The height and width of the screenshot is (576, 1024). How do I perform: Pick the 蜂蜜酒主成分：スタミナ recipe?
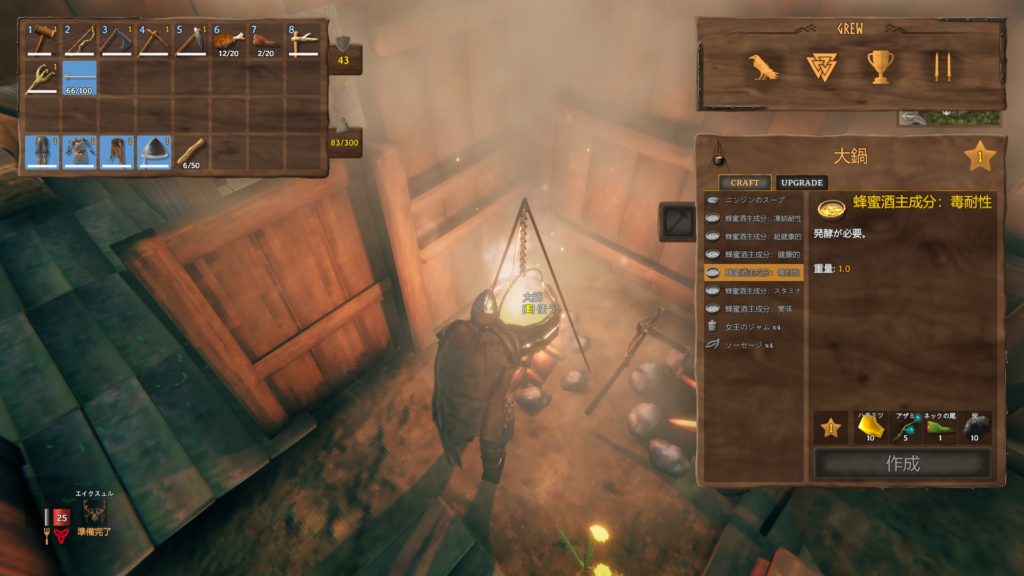755,290
